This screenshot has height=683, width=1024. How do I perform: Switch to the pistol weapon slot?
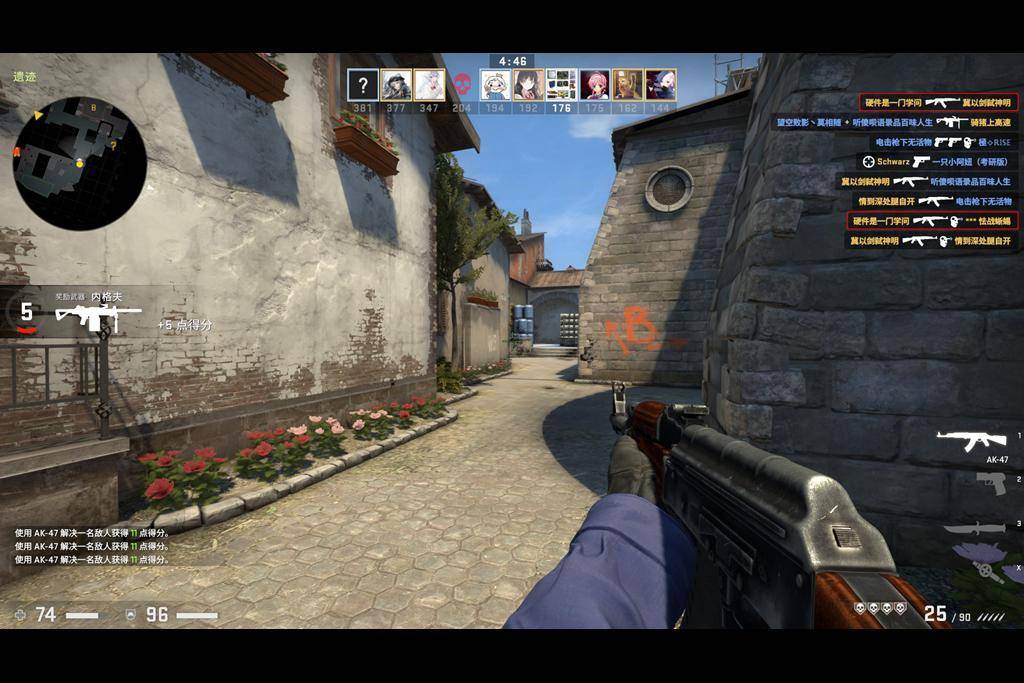[x=991, y=483]
